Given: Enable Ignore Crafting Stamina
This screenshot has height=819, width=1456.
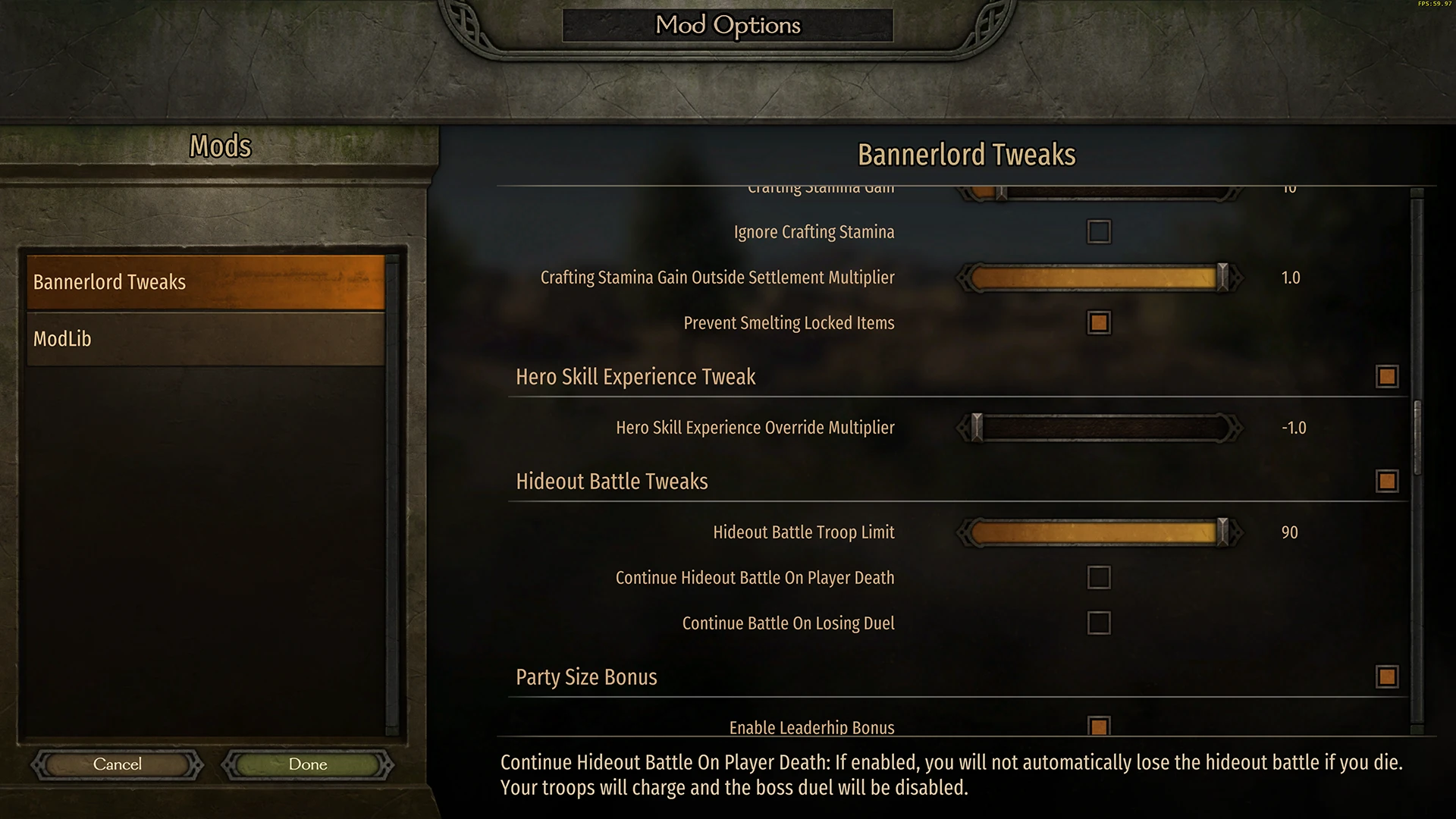Looking at the screenshot, I should (1097, 231).
